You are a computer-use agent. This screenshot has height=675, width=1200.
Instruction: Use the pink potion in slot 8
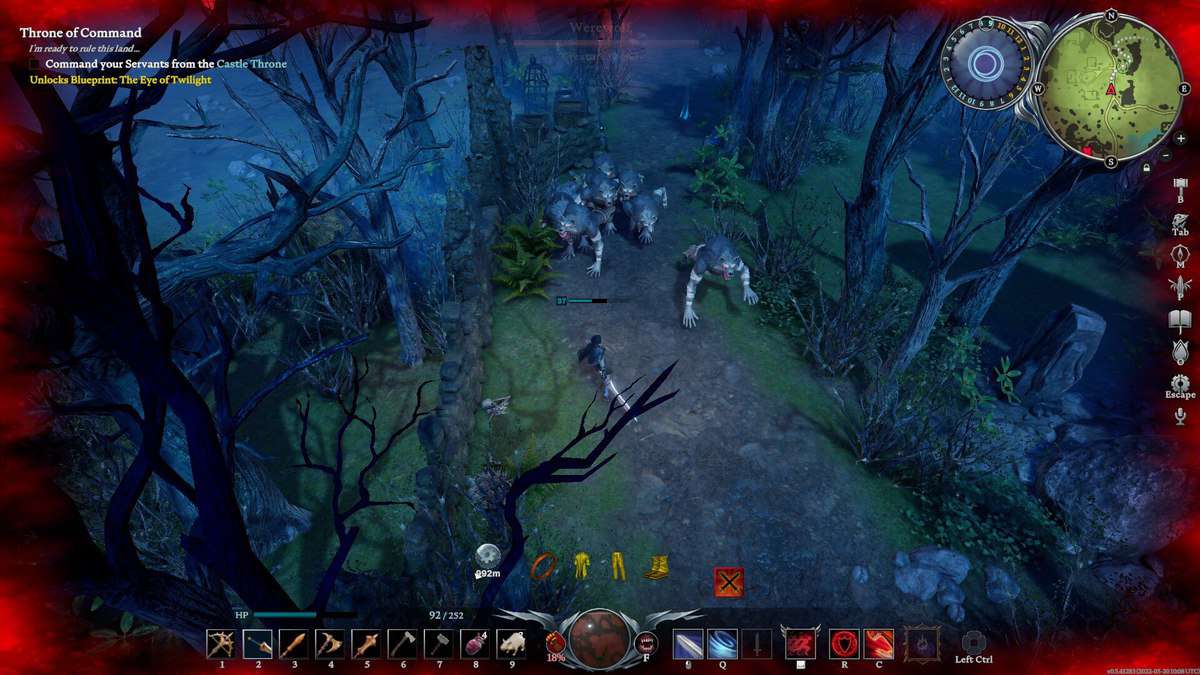475,643
